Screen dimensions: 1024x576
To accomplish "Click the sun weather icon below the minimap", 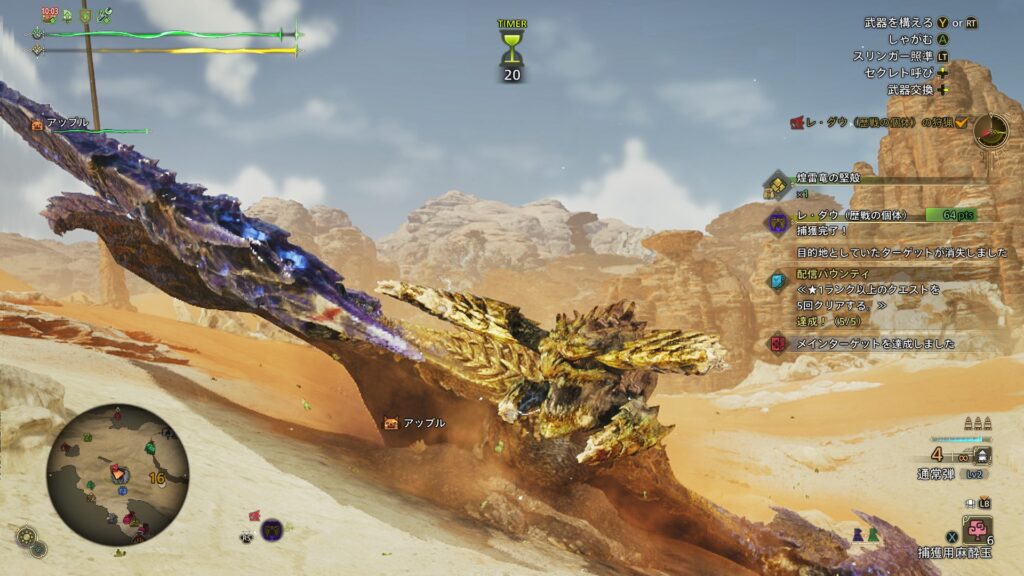I will (x=27, y=535).
